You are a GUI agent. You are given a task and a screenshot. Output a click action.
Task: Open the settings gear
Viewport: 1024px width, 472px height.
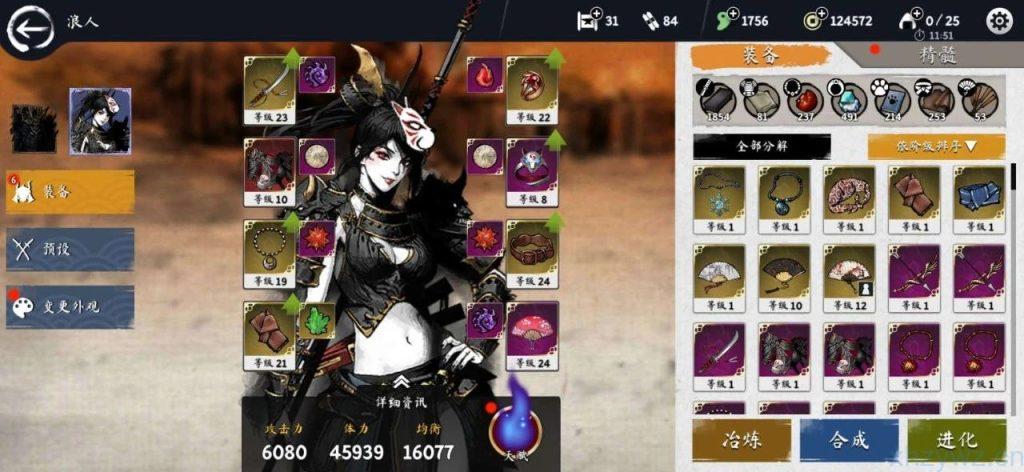[998, 20]
